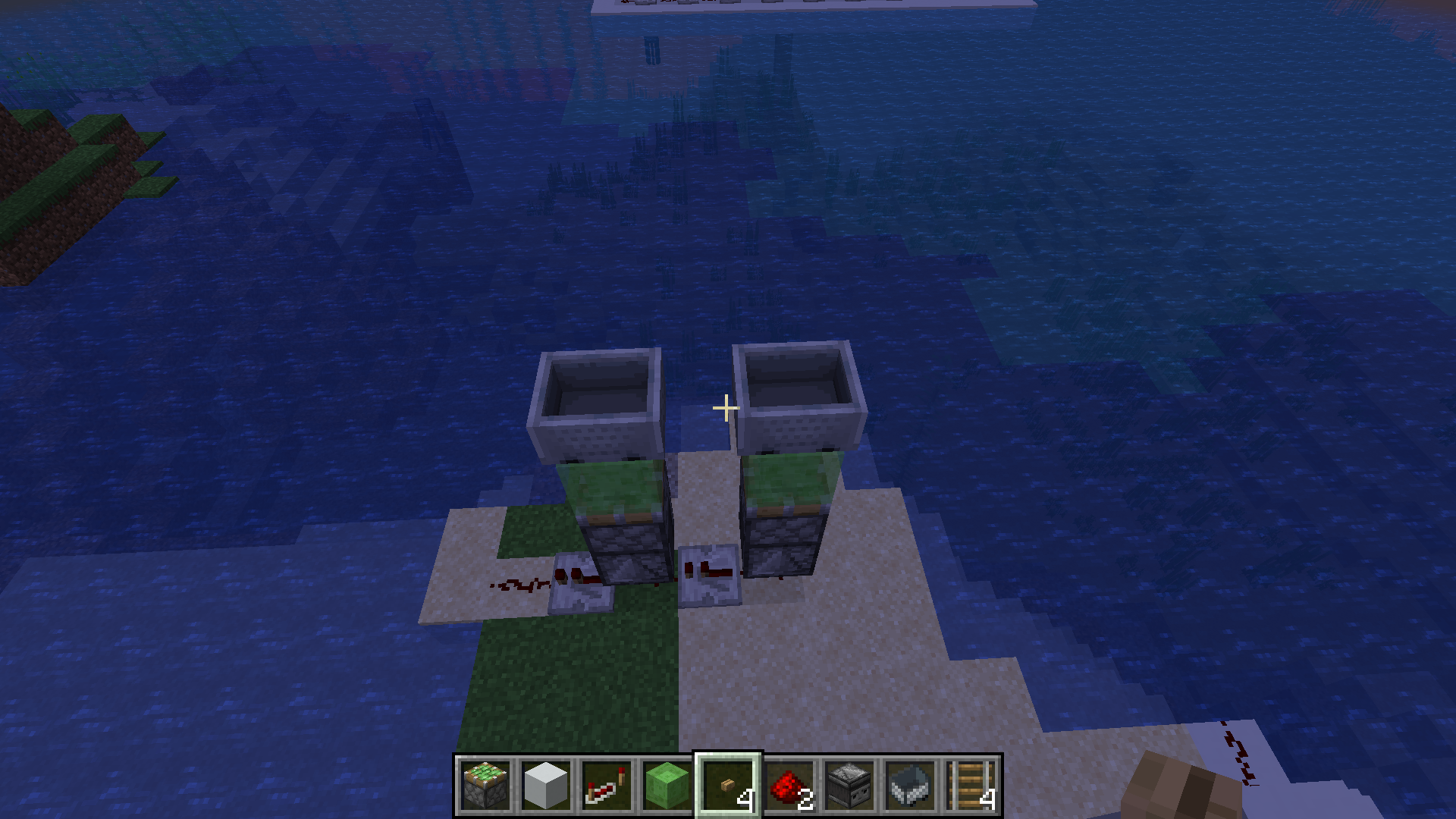Select the rails stack in hotbar
The width and height of the screenshot is (1456, 819).
coord(971,786)
